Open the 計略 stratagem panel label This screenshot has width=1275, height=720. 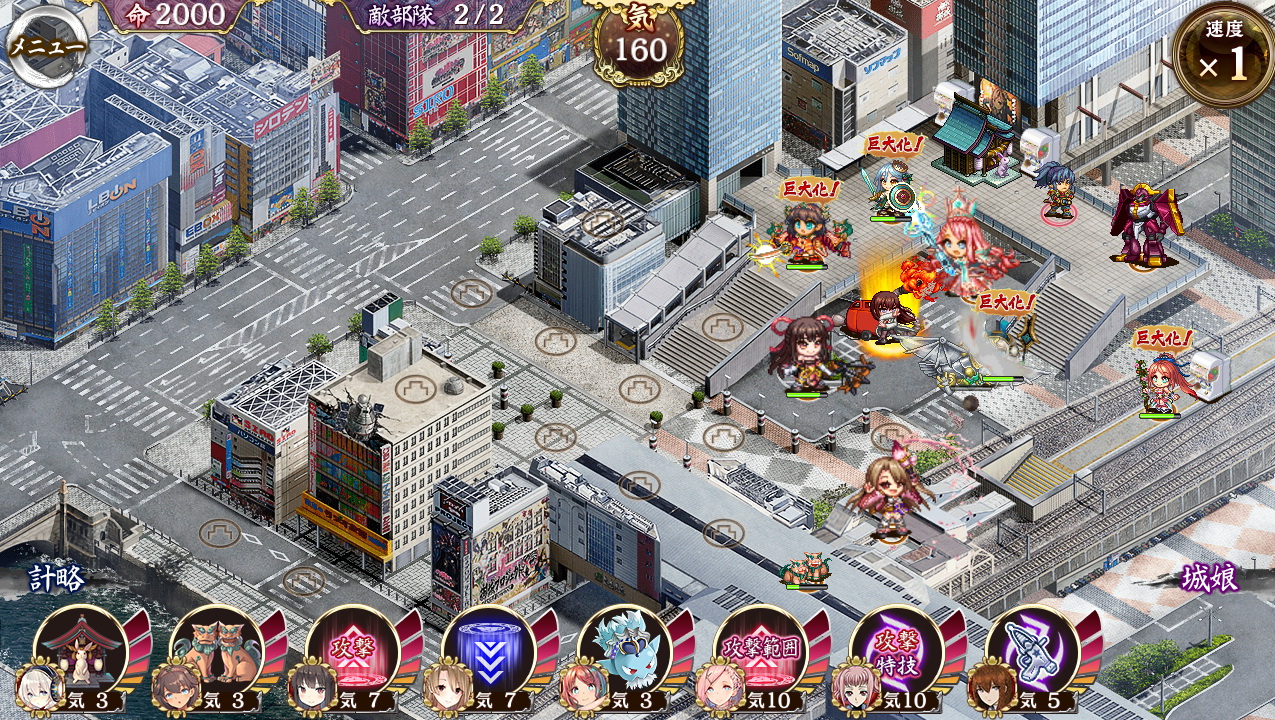pos(57,579)
